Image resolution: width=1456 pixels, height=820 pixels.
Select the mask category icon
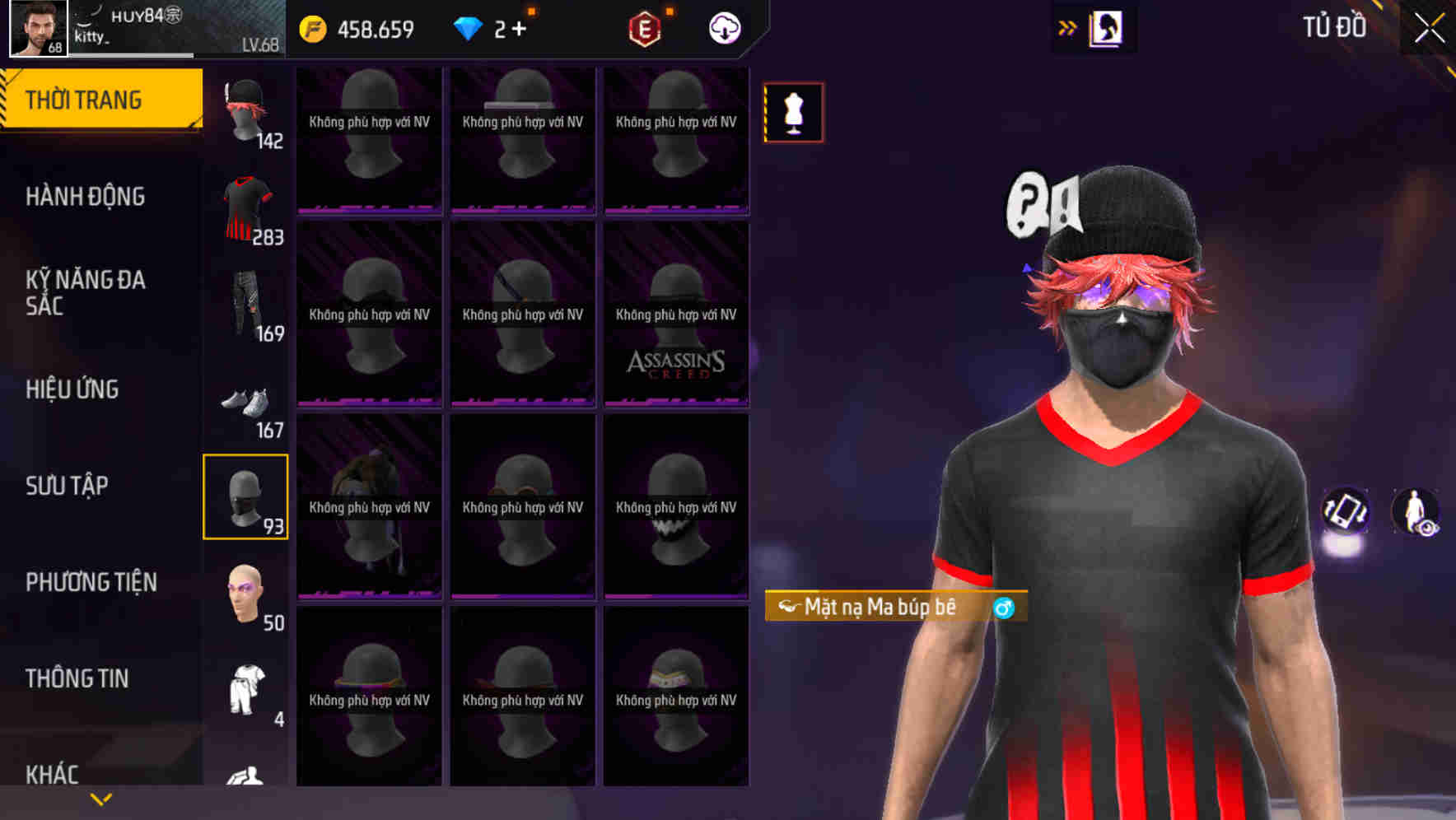click(245, 497)
